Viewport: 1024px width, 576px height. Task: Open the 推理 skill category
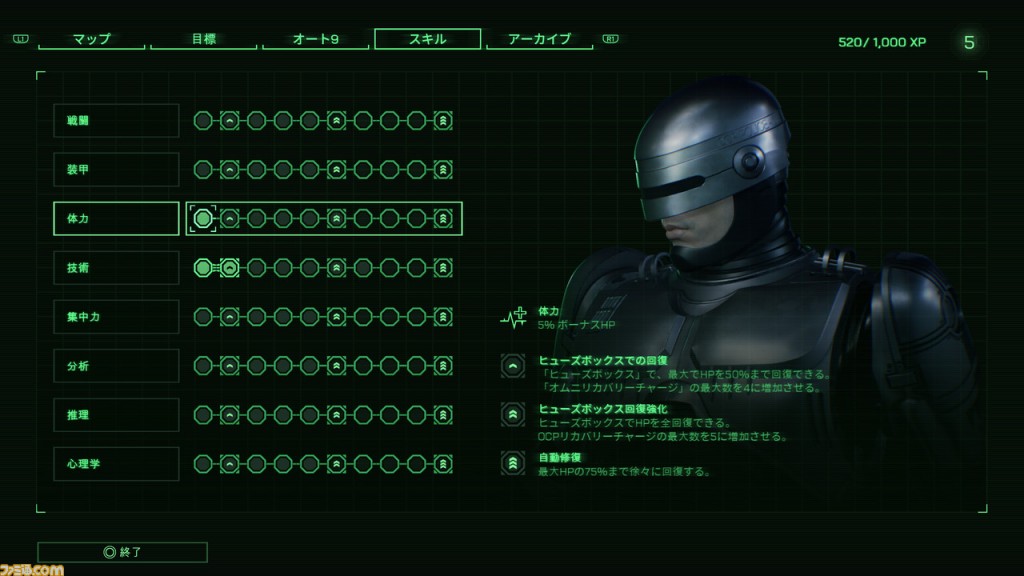pyautogui.click(x=116, y=414)
